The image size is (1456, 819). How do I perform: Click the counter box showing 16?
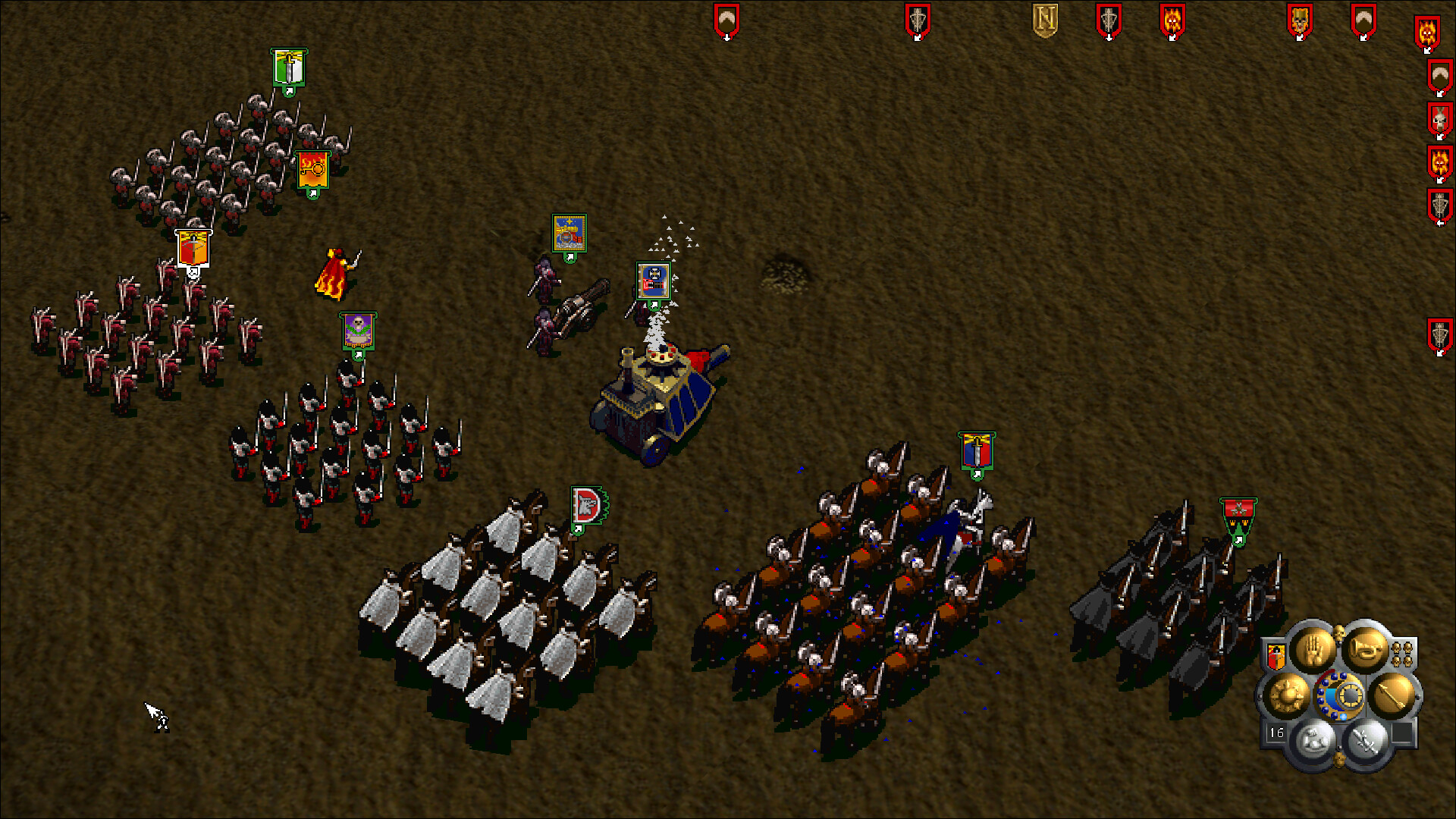click(x=1276, y=731)
